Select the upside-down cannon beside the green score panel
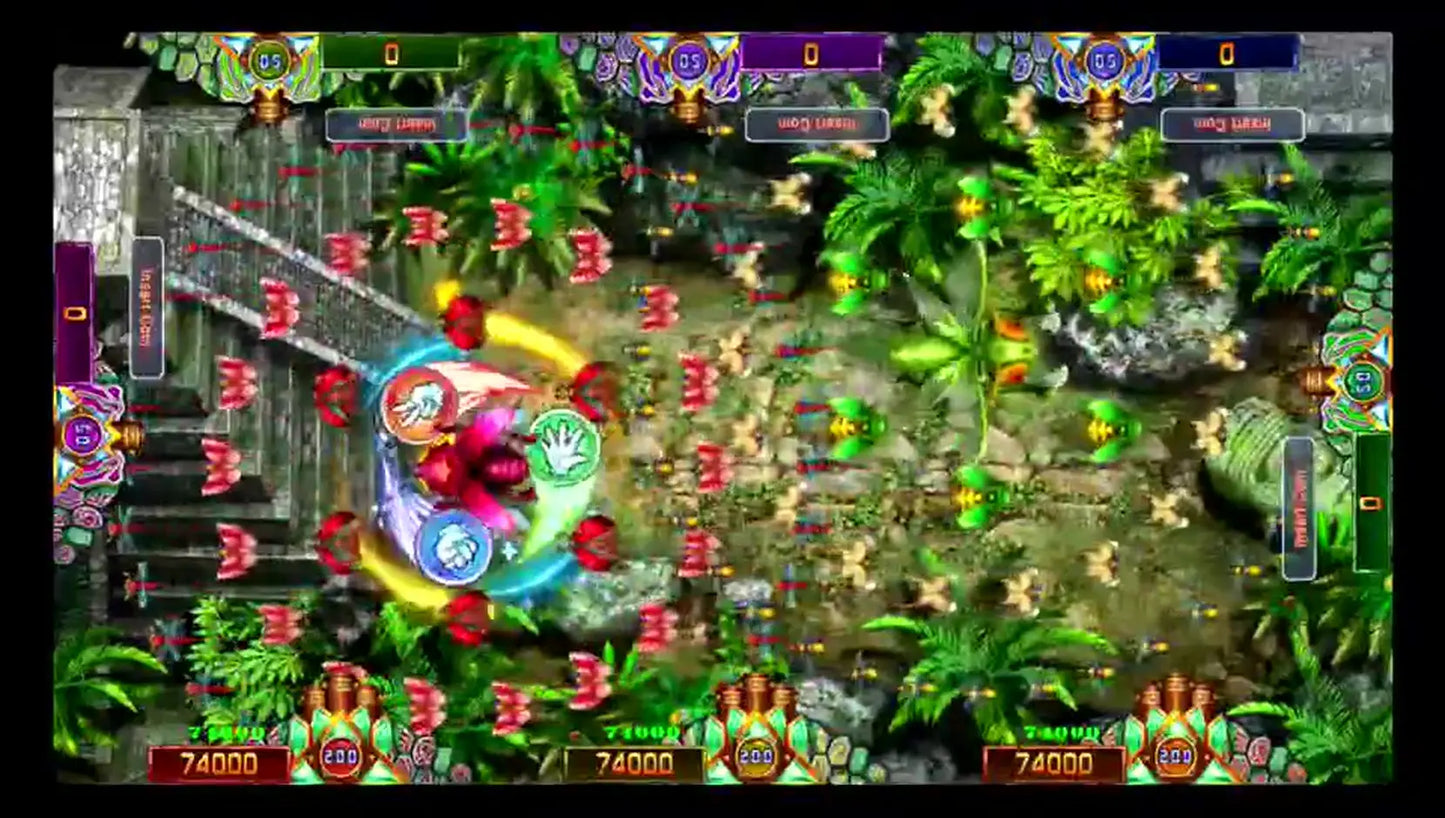The image size is (1445, 818). tap(267, 68)
